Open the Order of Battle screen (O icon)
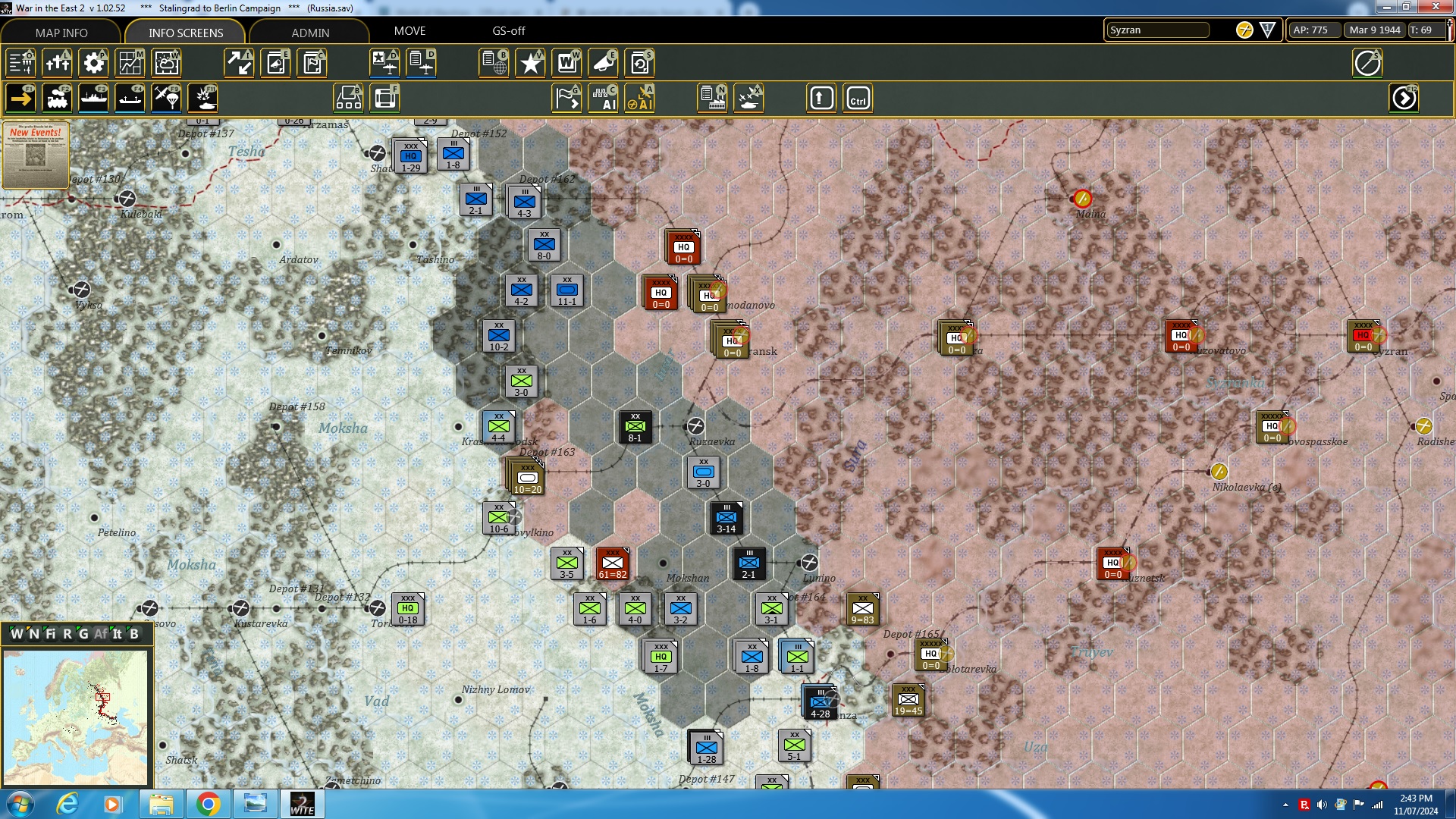The image size is (1456, 819). 20,63
